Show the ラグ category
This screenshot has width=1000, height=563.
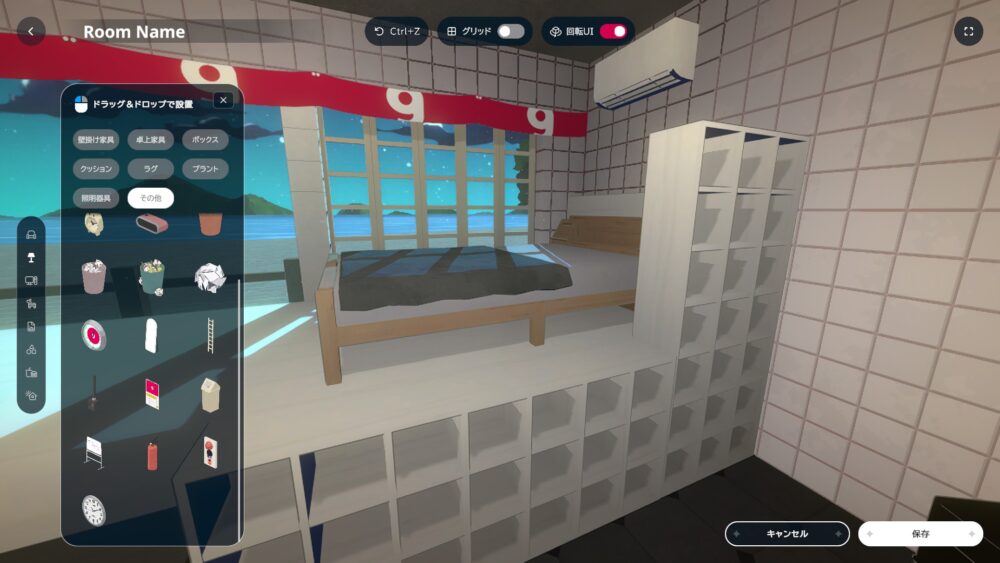click(x=151, y=169)
